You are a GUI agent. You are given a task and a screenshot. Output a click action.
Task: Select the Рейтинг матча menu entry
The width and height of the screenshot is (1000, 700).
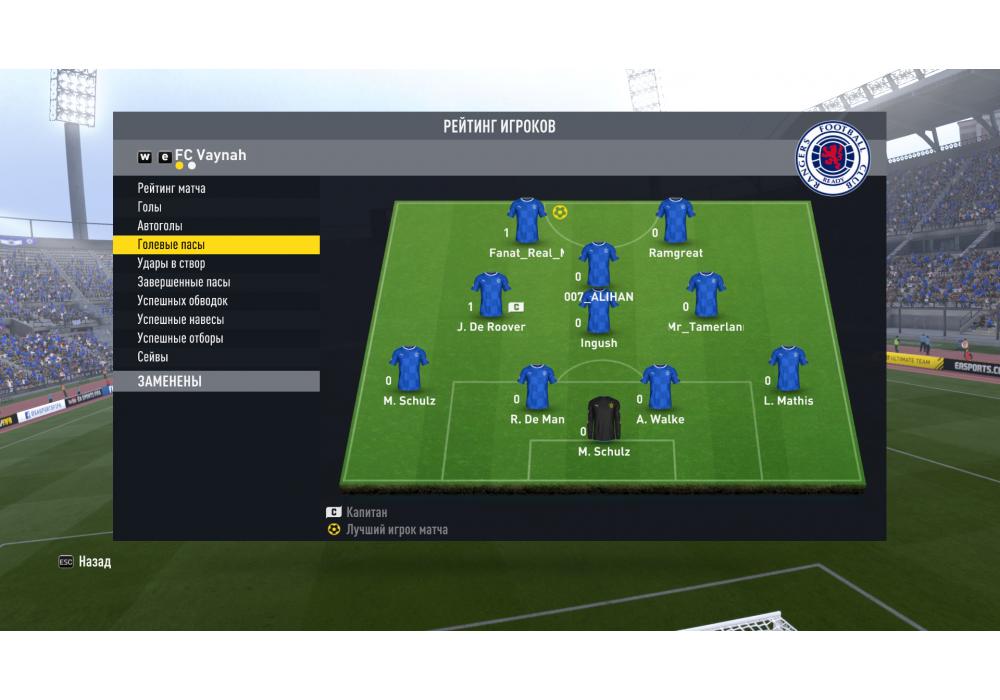[x=172, y=188]
